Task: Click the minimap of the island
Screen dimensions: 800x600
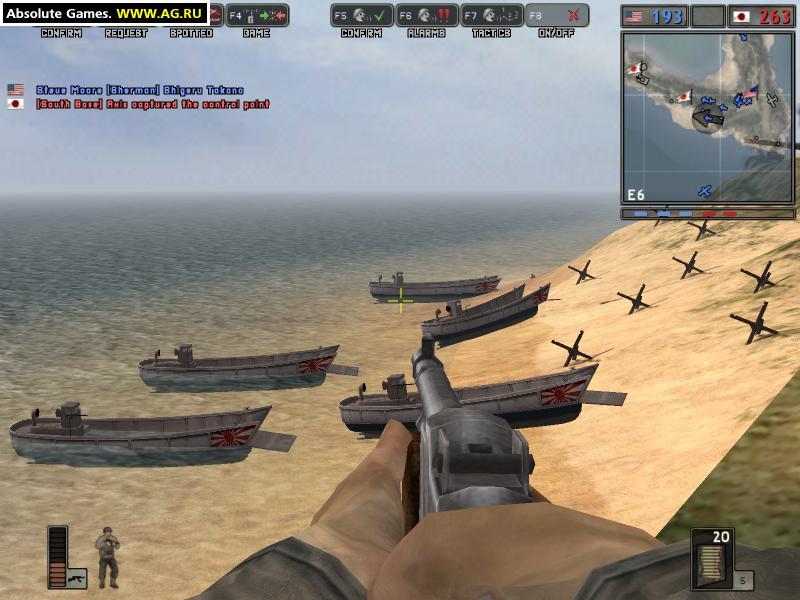Action: pyautogui.click(x=709, y=117)
